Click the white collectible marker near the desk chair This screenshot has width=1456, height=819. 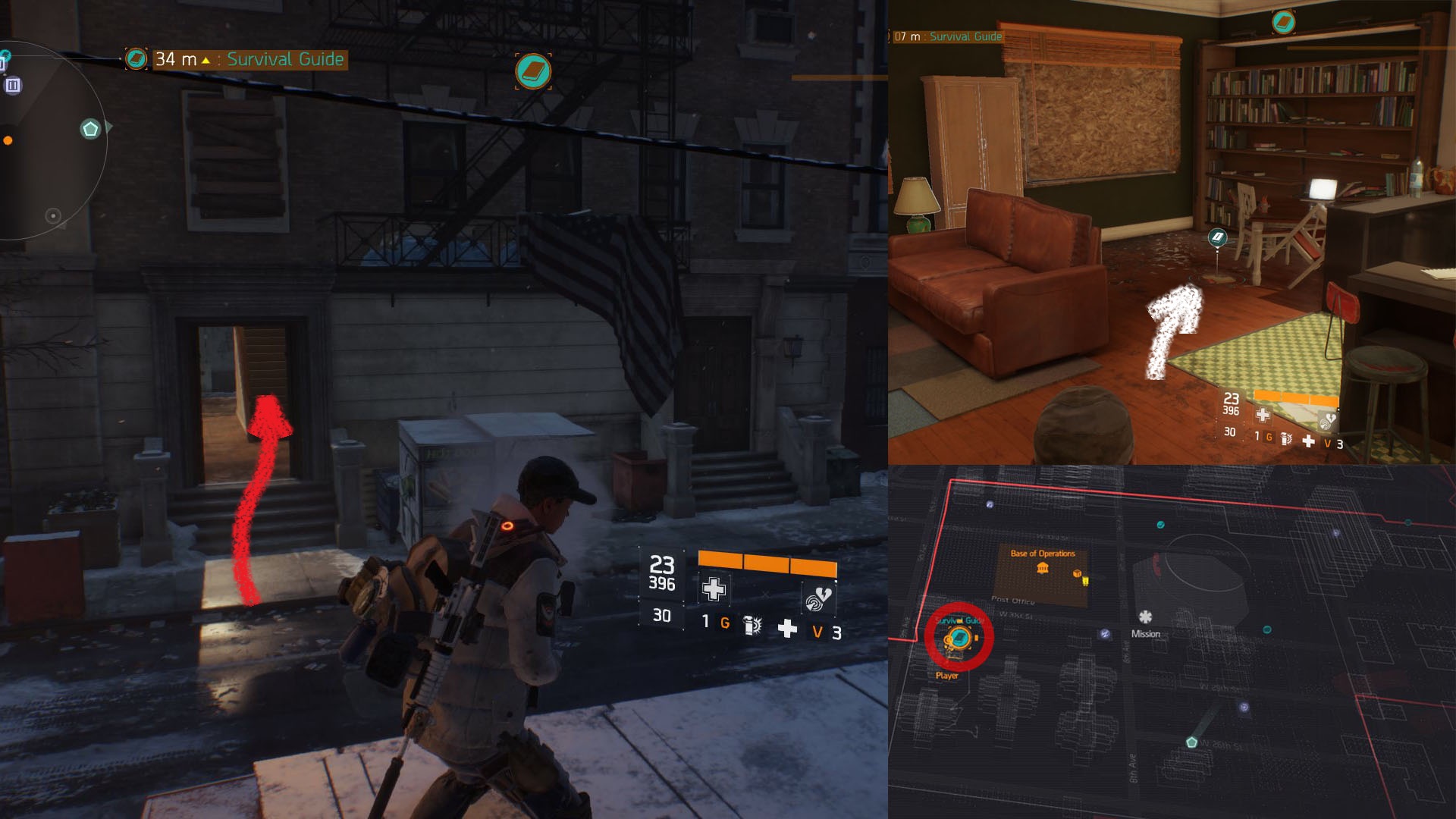1217,238
